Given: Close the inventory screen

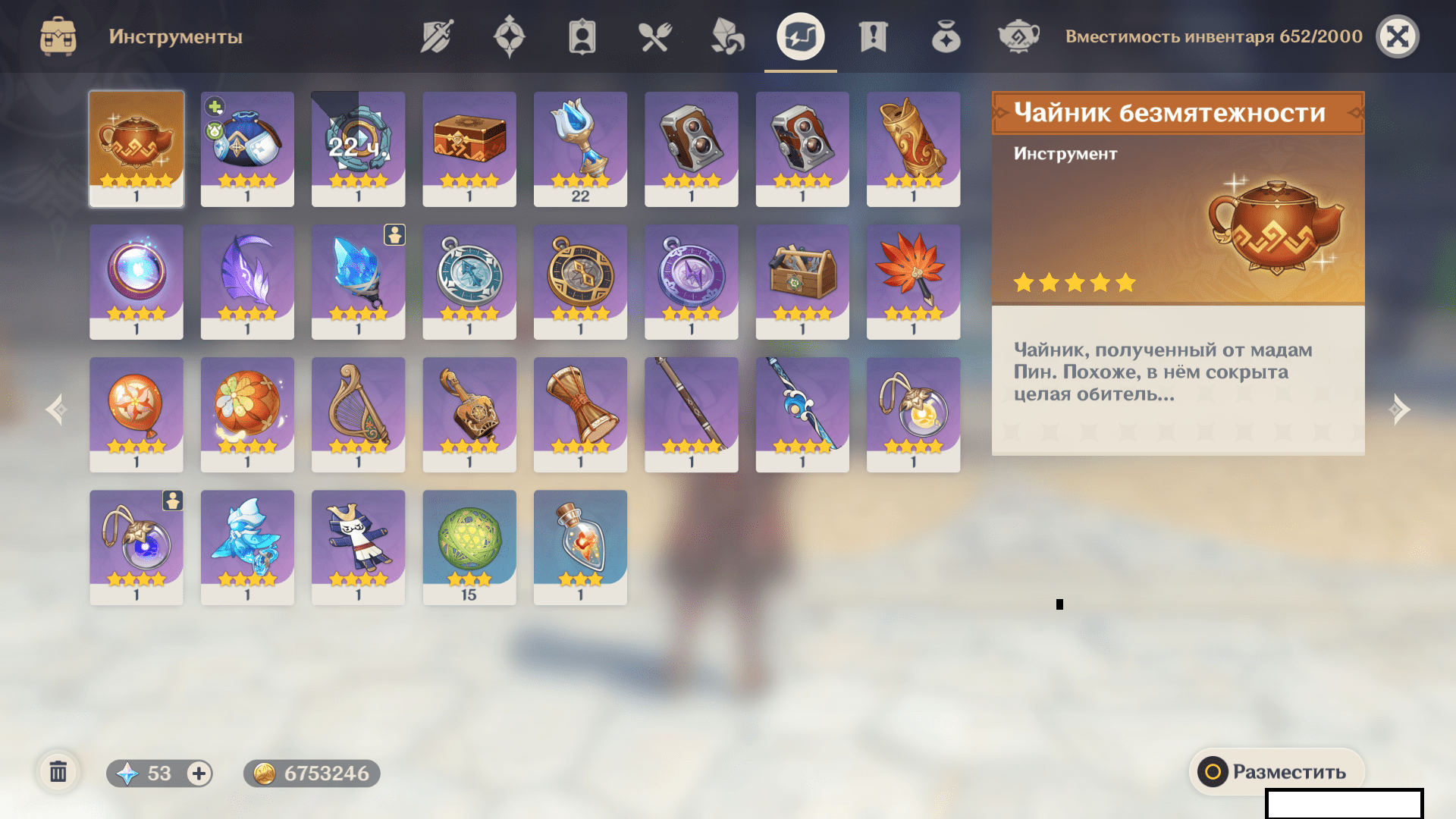Looking at the screenshot, I should [1397, 36].
